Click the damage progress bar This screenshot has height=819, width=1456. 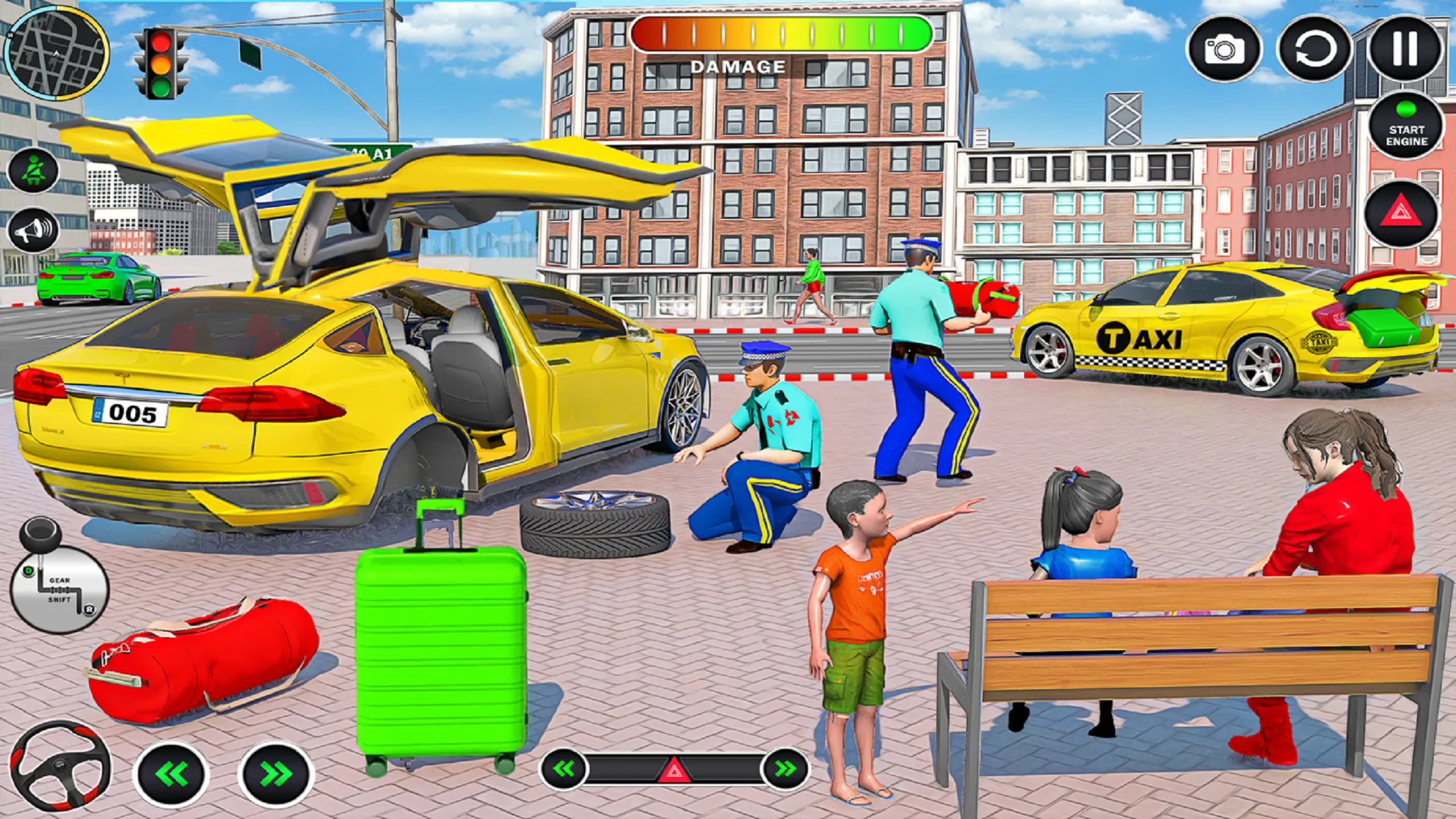pos(778,34)
